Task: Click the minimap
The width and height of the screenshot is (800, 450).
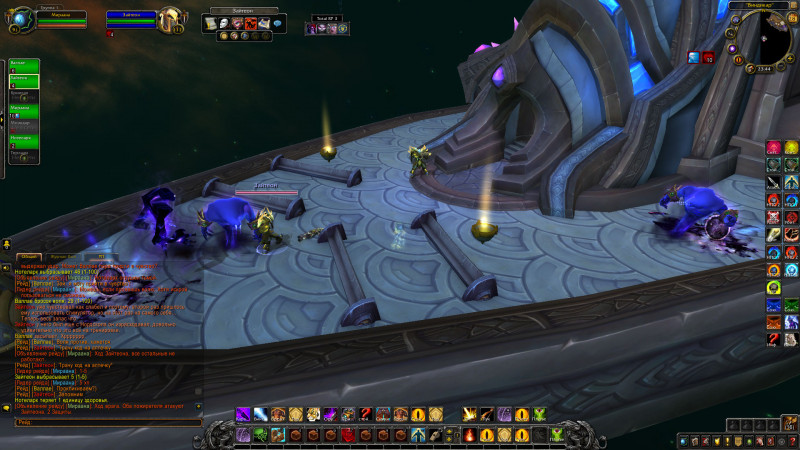Action: (771, 40)
